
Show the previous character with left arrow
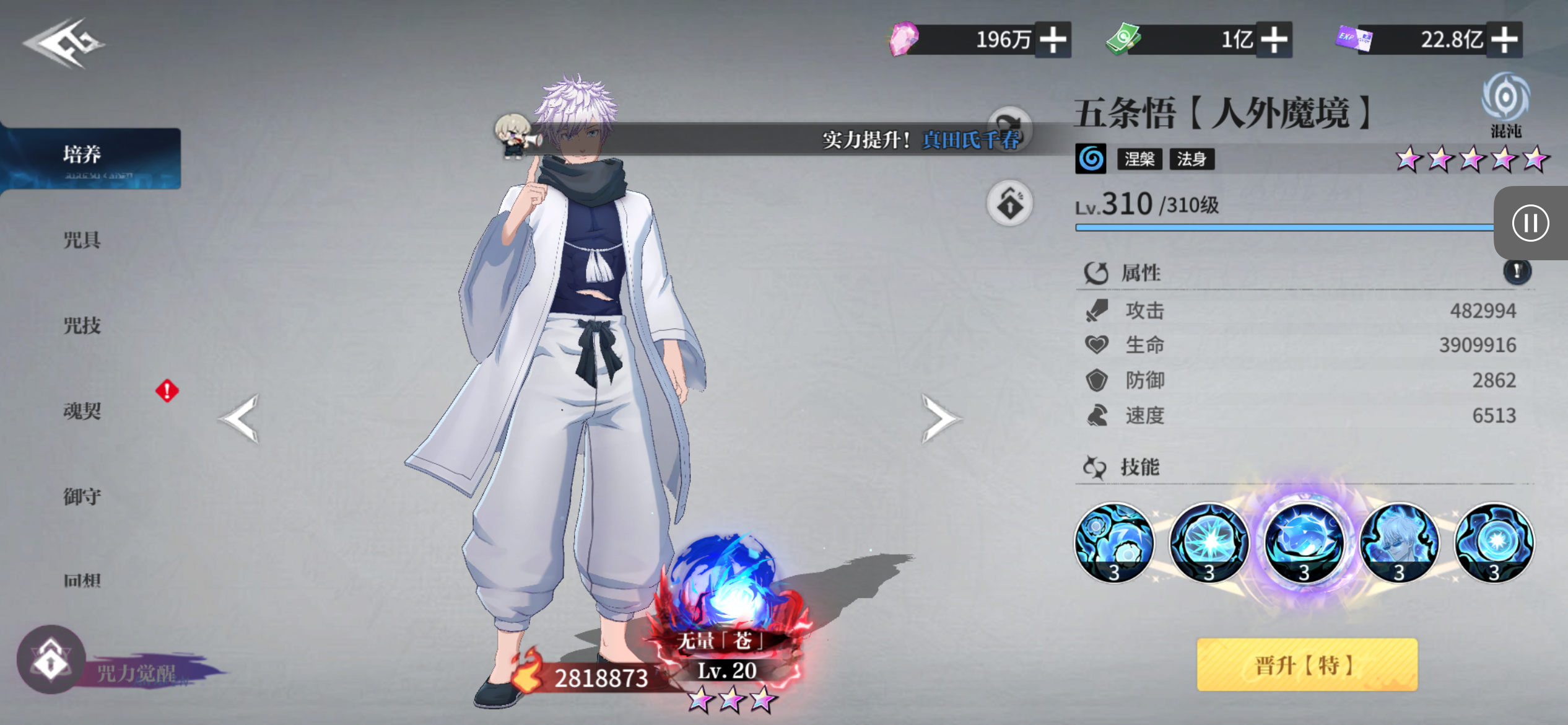(x=240, y=419)
